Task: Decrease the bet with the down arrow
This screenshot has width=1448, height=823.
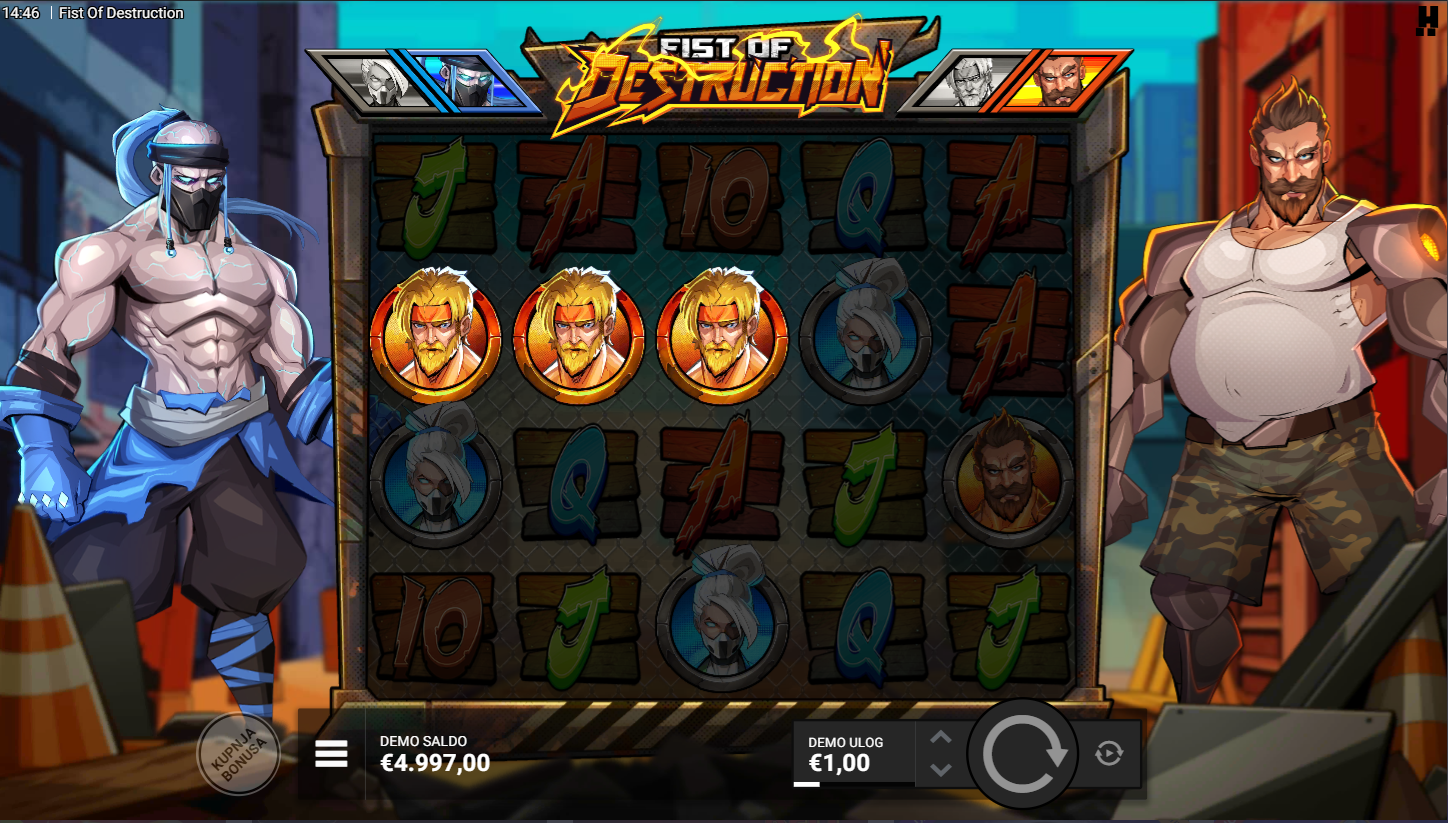Action: pos(940,769)
